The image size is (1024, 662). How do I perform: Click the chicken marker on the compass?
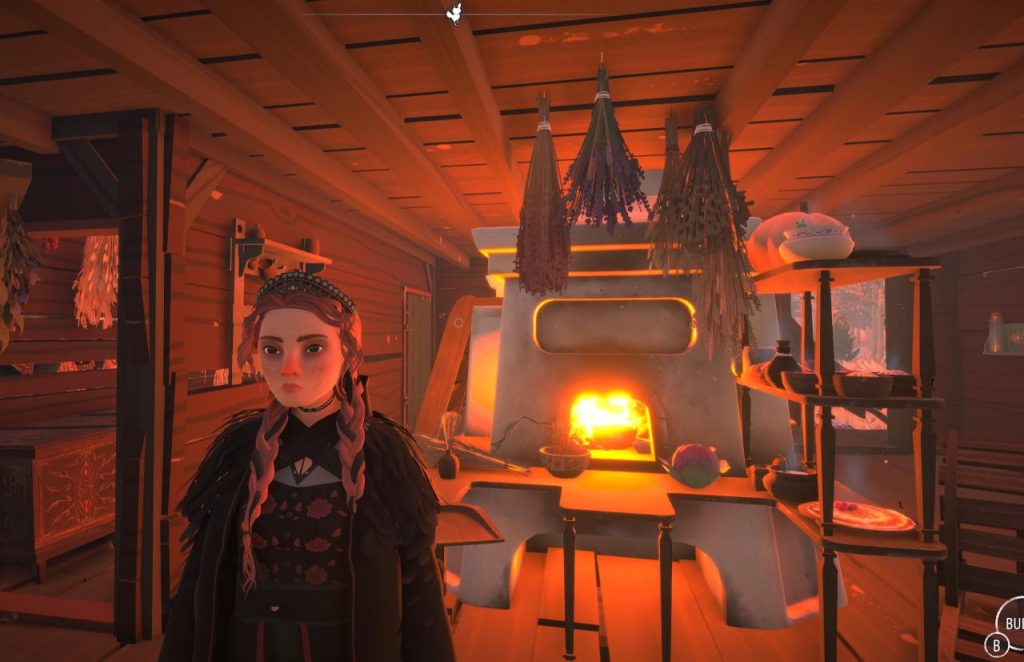(457, 13)
